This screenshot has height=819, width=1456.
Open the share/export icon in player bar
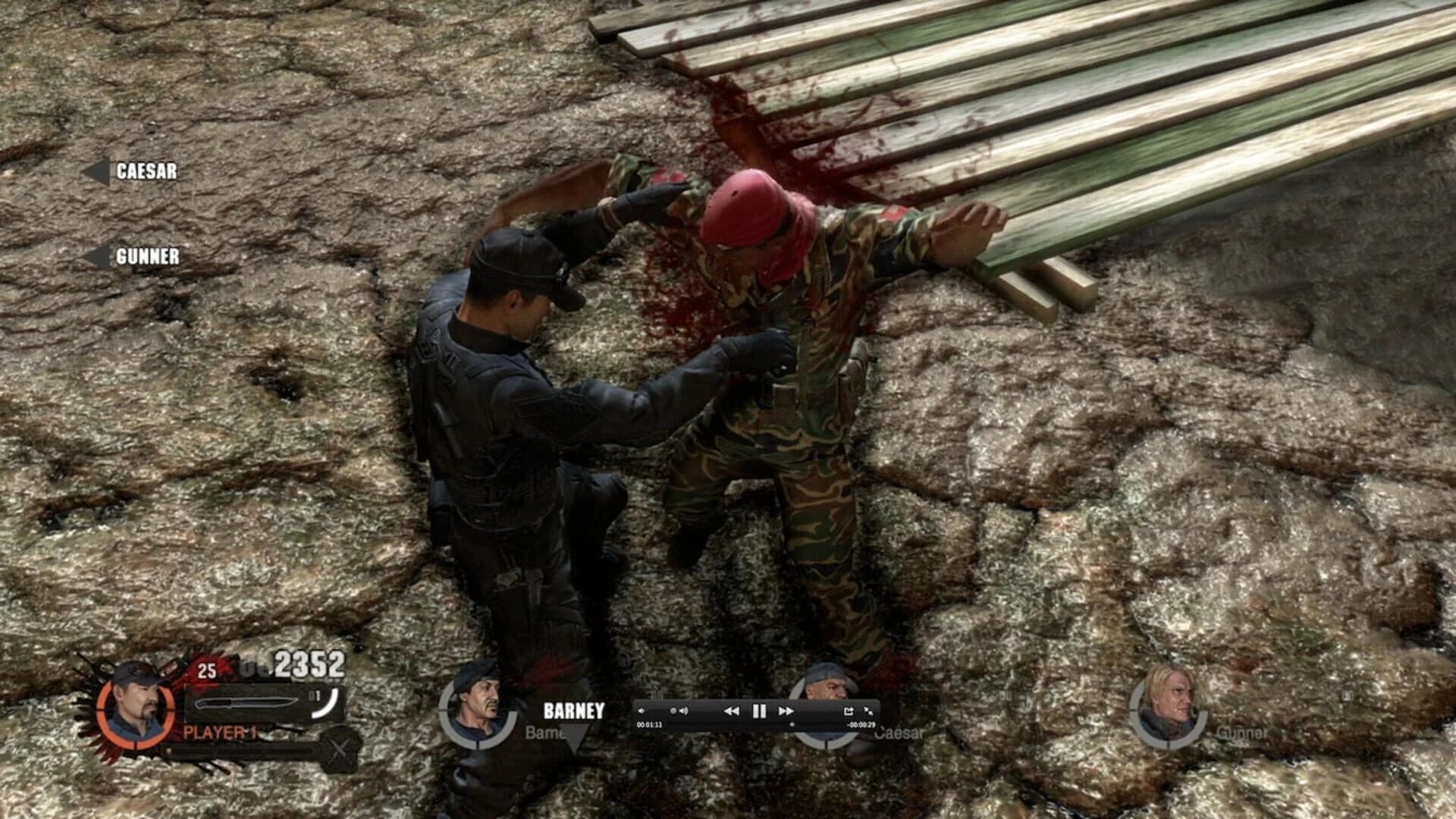(849, 711)
